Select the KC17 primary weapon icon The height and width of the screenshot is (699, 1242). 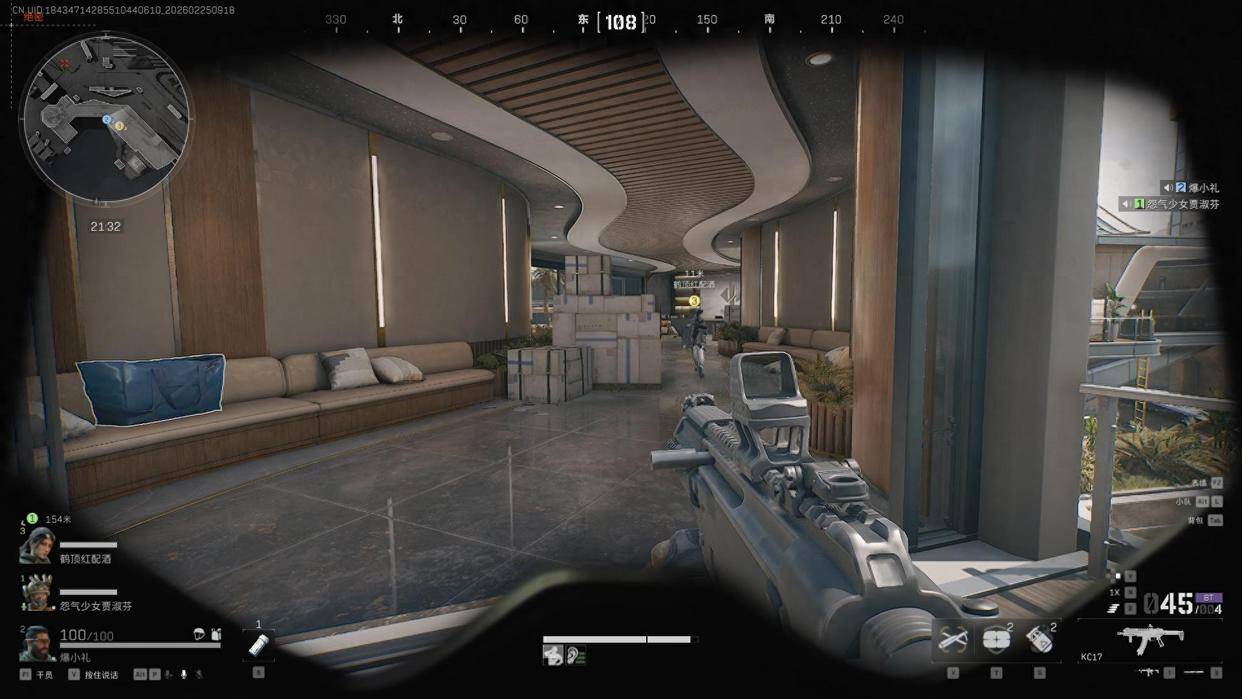click(1150, 636)
